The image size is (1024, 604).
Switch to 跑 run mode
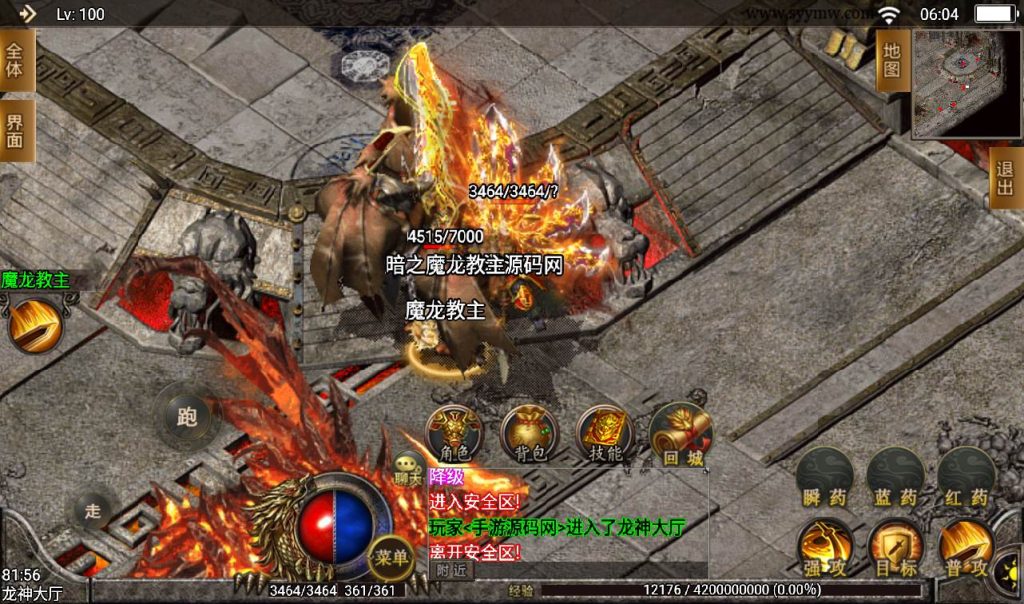tap(187, 416)
